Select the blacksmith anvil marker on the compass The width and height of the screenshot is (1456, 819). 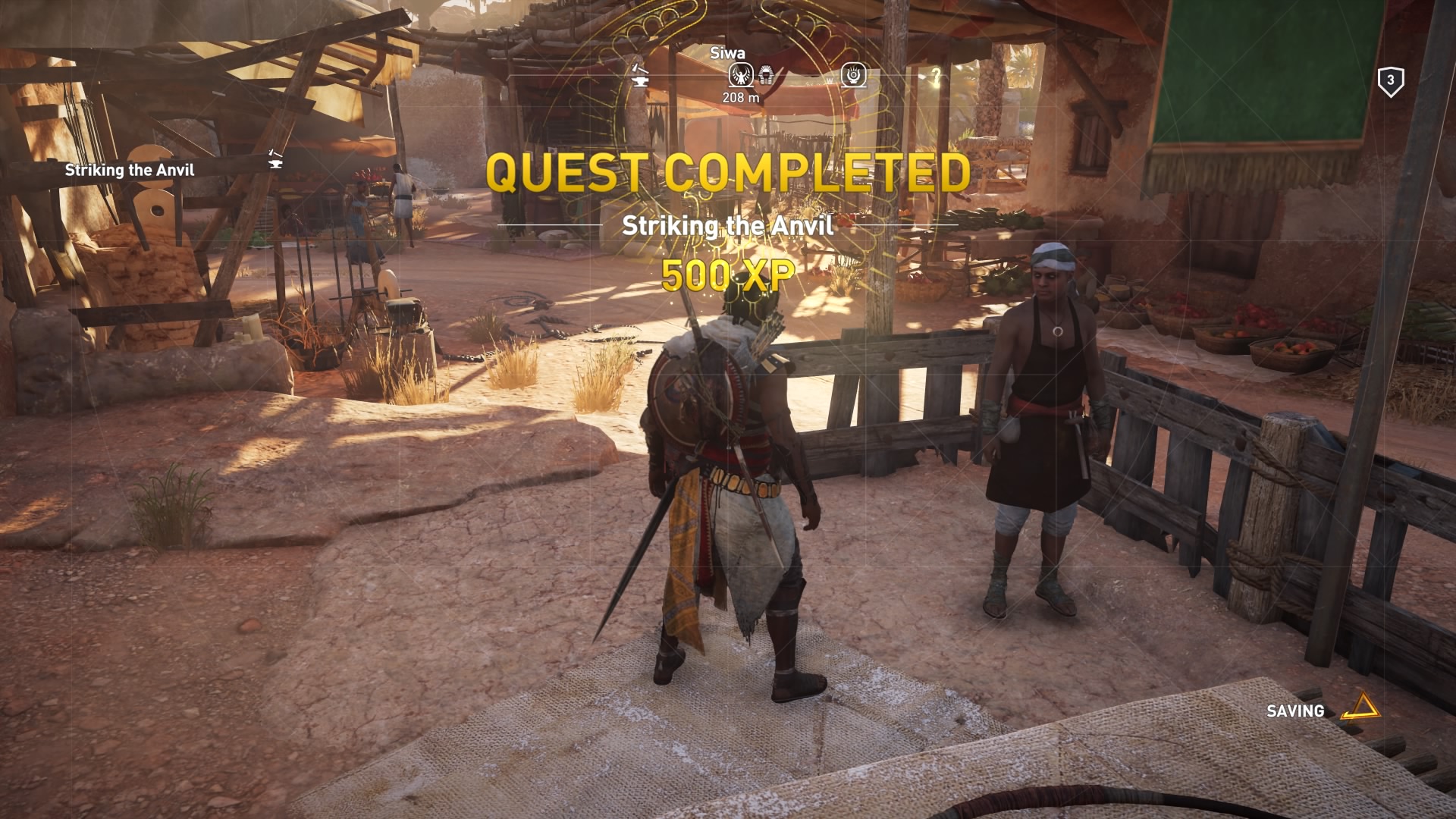click(639, 76)
